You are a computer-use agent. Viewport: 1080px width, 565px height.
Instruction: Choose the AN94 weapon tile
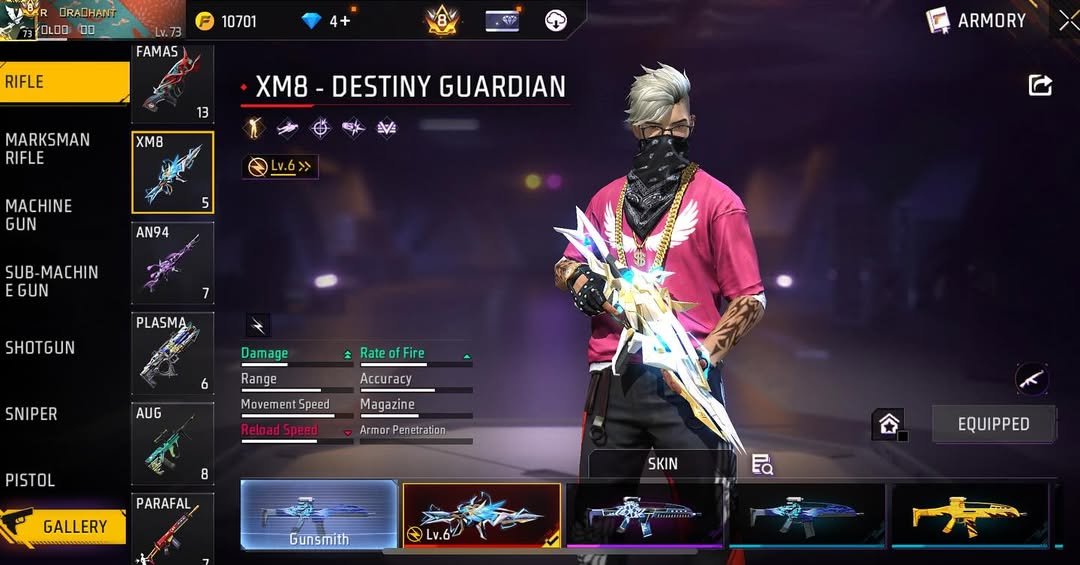(x=172, y=262)
